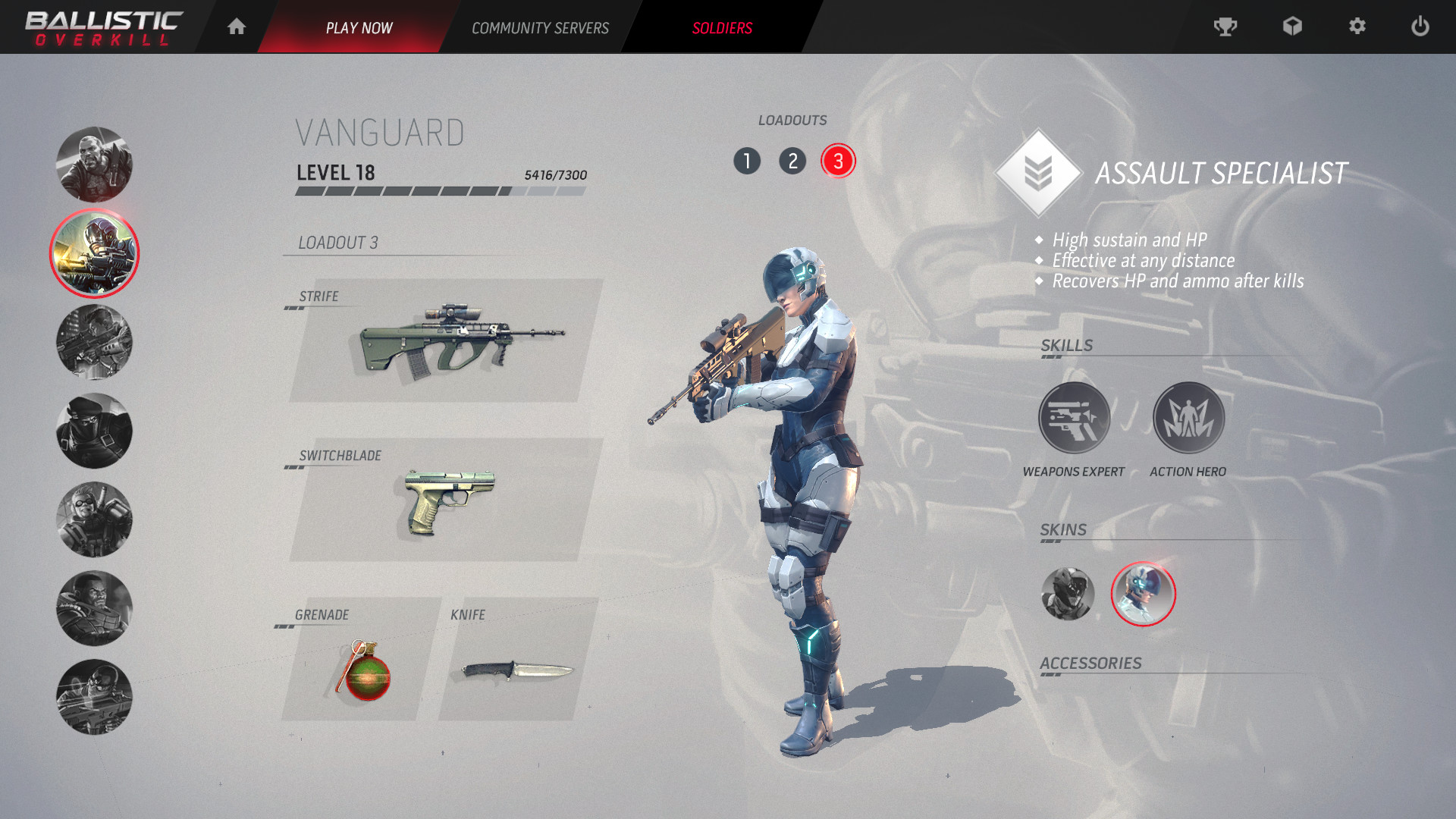Viewport: 1456px width, 819px height.
Task: Switch to Loadout 2
Action: [x=793, y=161]
